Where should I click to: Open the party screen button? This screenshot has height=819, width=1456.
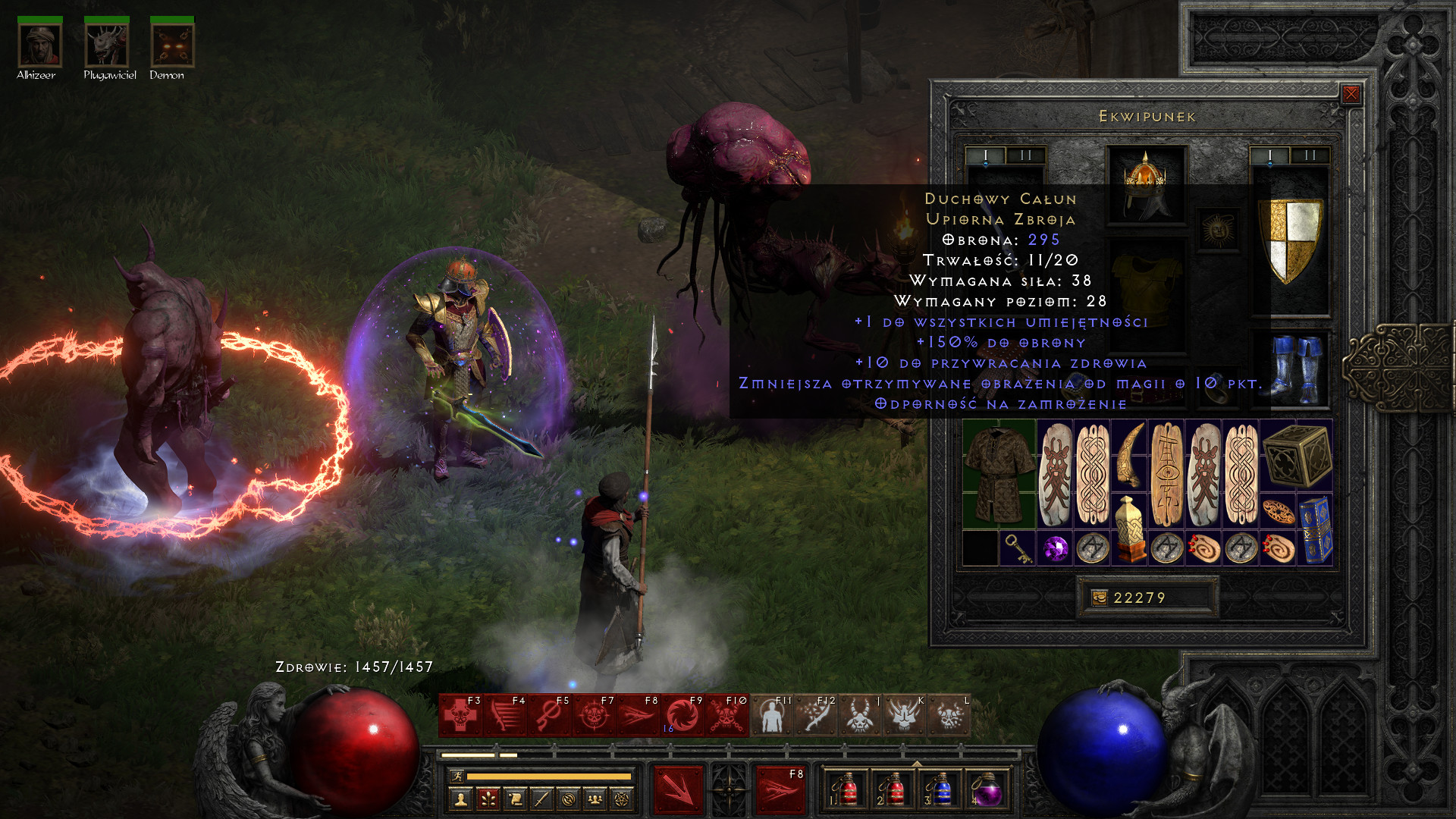tap(595, 799)
